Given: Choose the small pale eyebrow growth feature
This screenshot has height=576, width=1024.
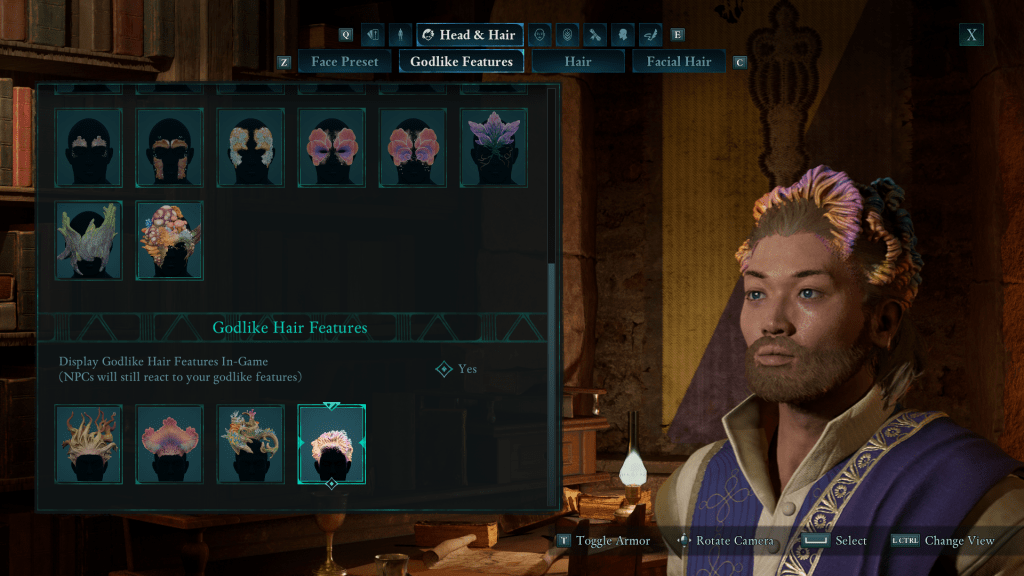Looking at the screenshot, I should tap(89, 147).
